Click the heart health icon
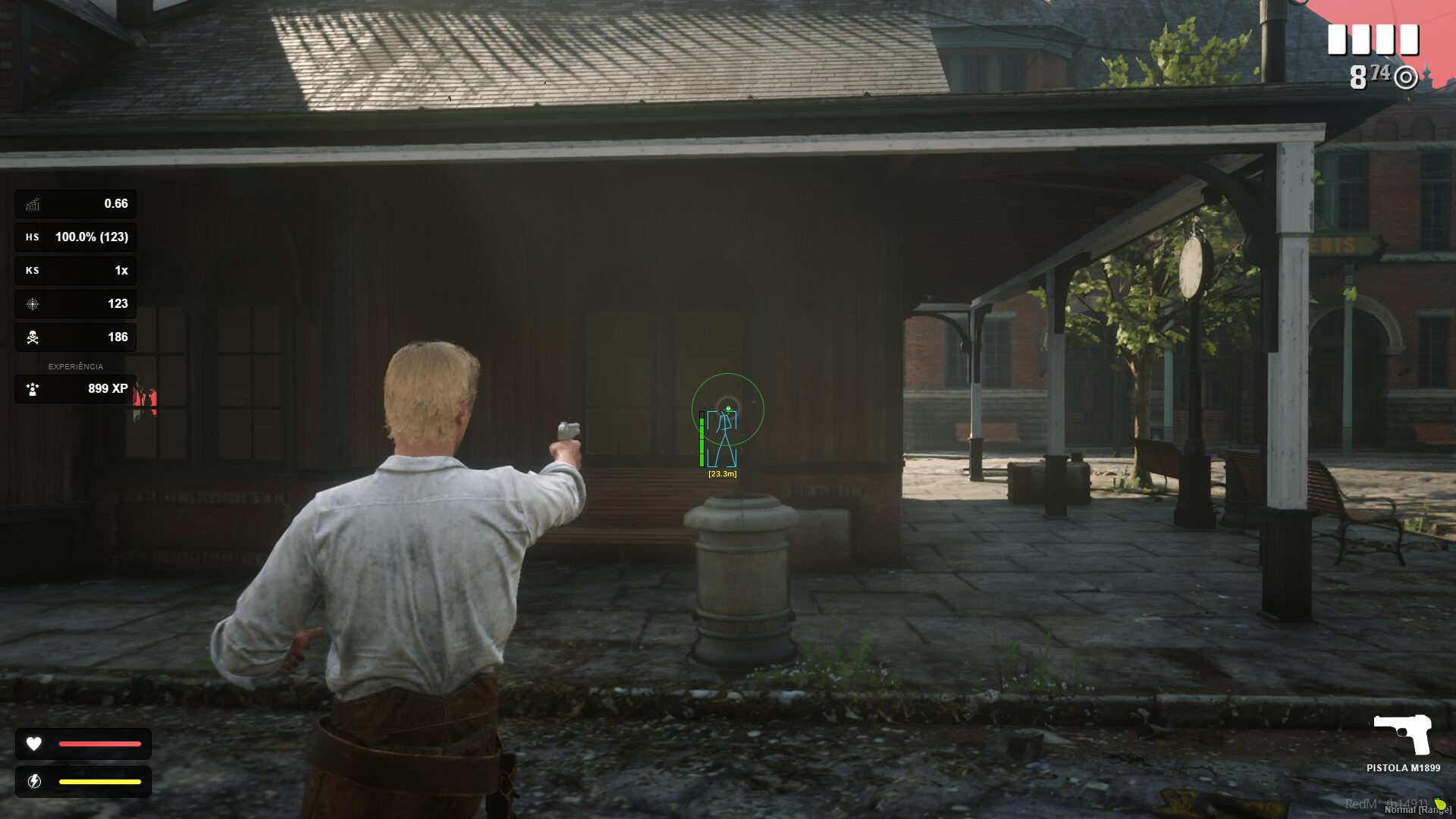Viewport: 1456px width, 819px height. pos(34,744)
